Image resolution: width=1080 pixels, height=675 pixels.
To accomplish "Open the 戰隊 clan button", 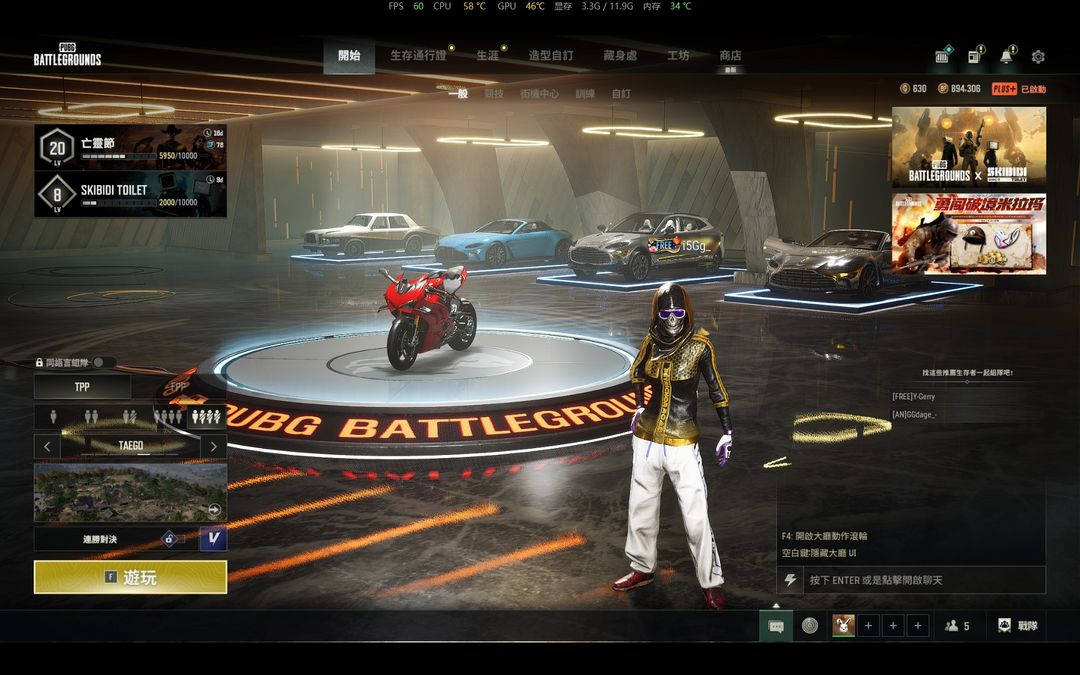I will [1016, 626].
